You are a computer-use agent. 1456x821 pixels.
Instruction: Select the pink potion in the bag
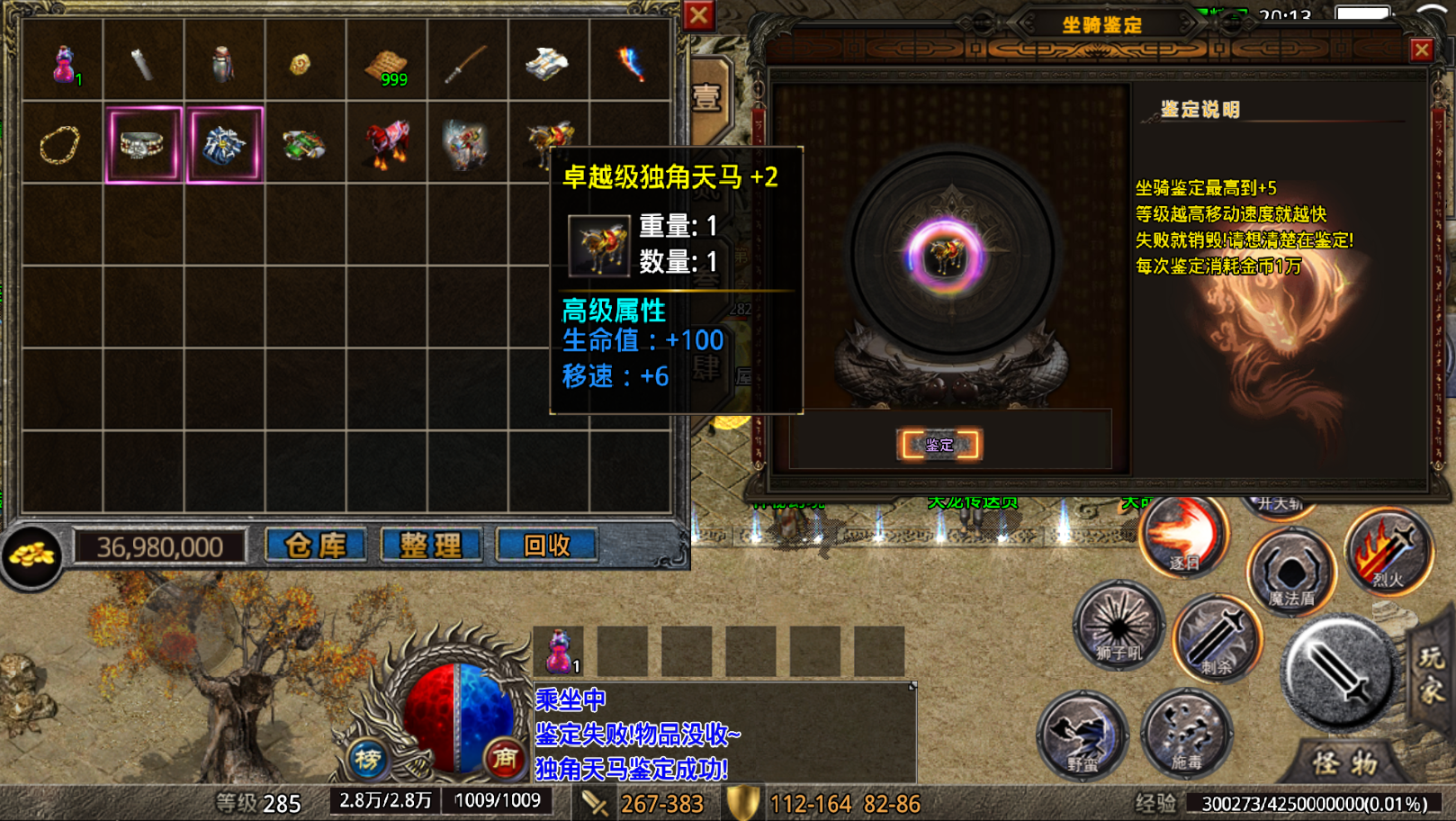coord(63,63)
